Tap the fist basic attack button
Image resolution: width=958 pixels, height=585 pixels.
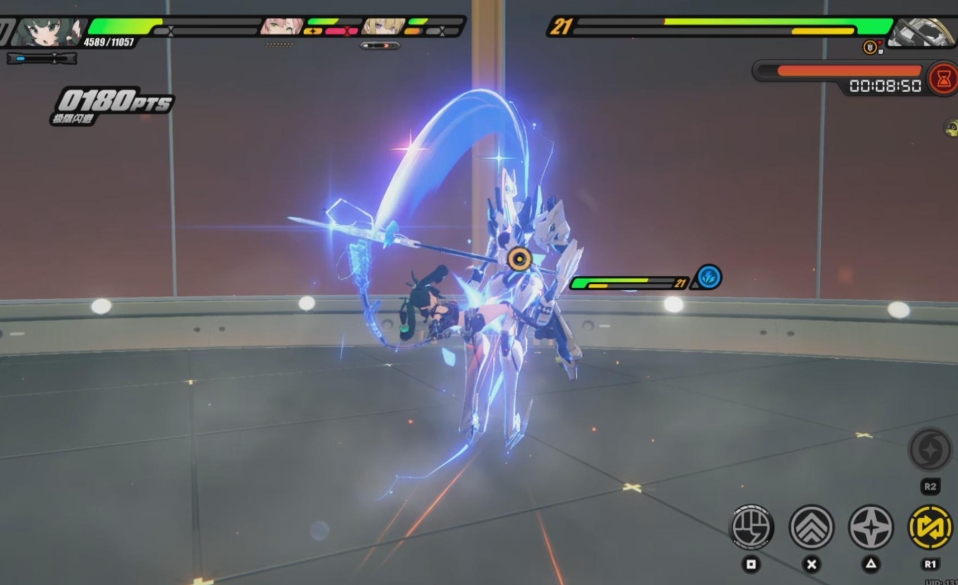coord(751,527)
